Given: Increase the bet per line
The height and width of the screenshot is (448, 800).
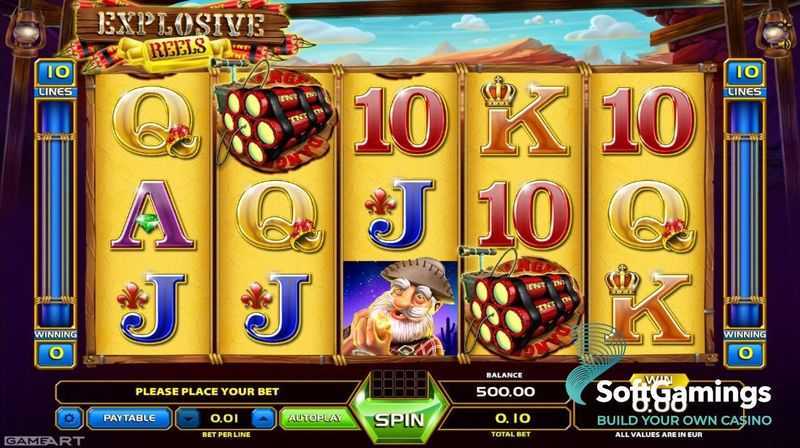Looking at the screenshot, I should click(263, 418).
